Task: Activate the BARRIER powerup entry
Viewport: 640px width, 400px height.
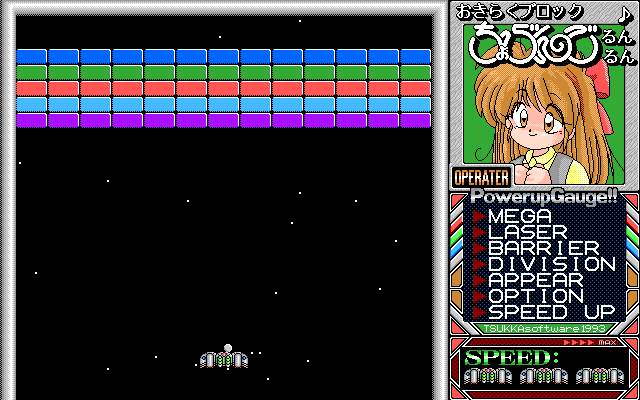Action: tap(543, 248)
